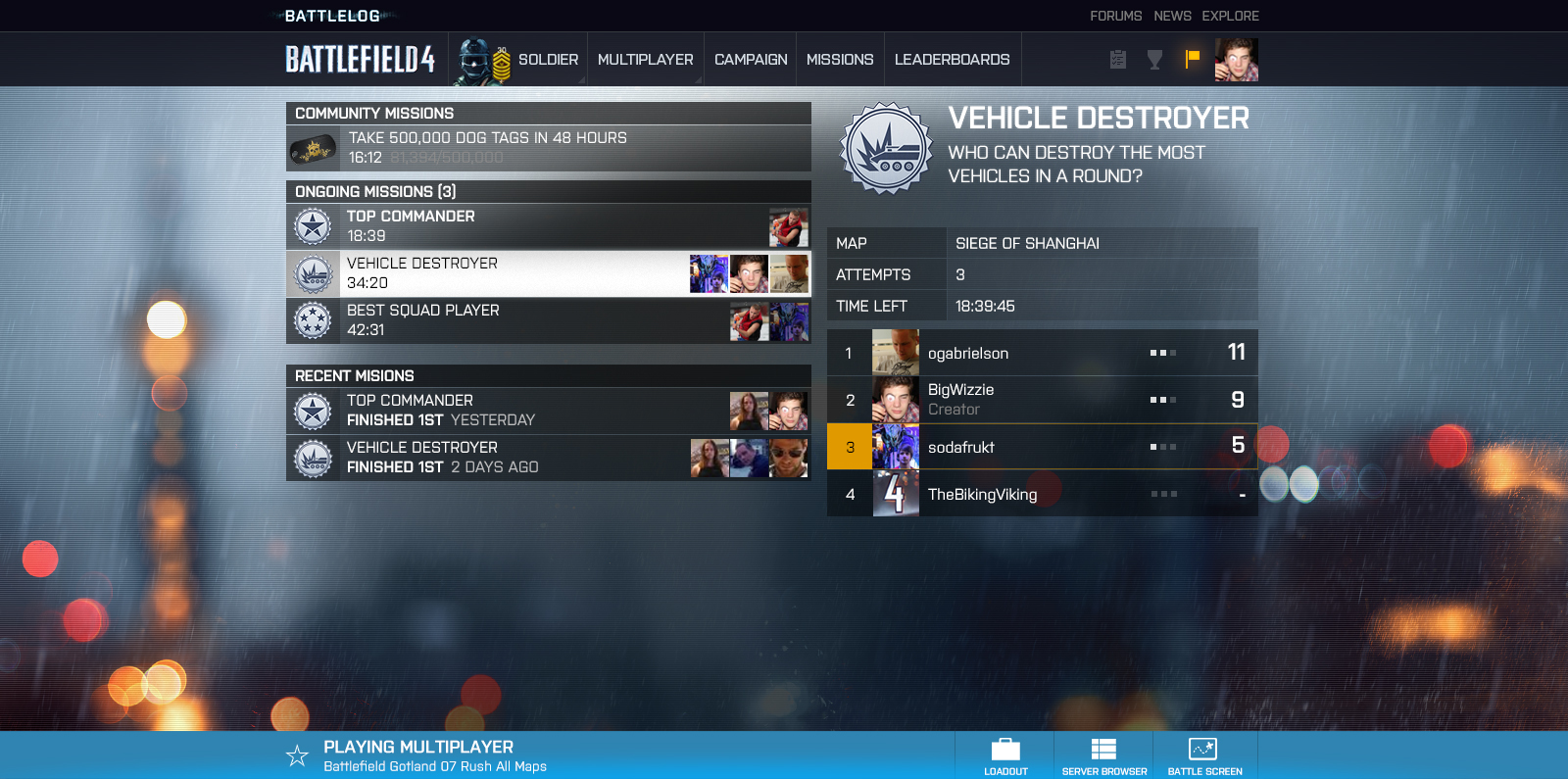Open the Forums link
The width and height of the screenshot is (1568, 779).
pos(1114,16)
